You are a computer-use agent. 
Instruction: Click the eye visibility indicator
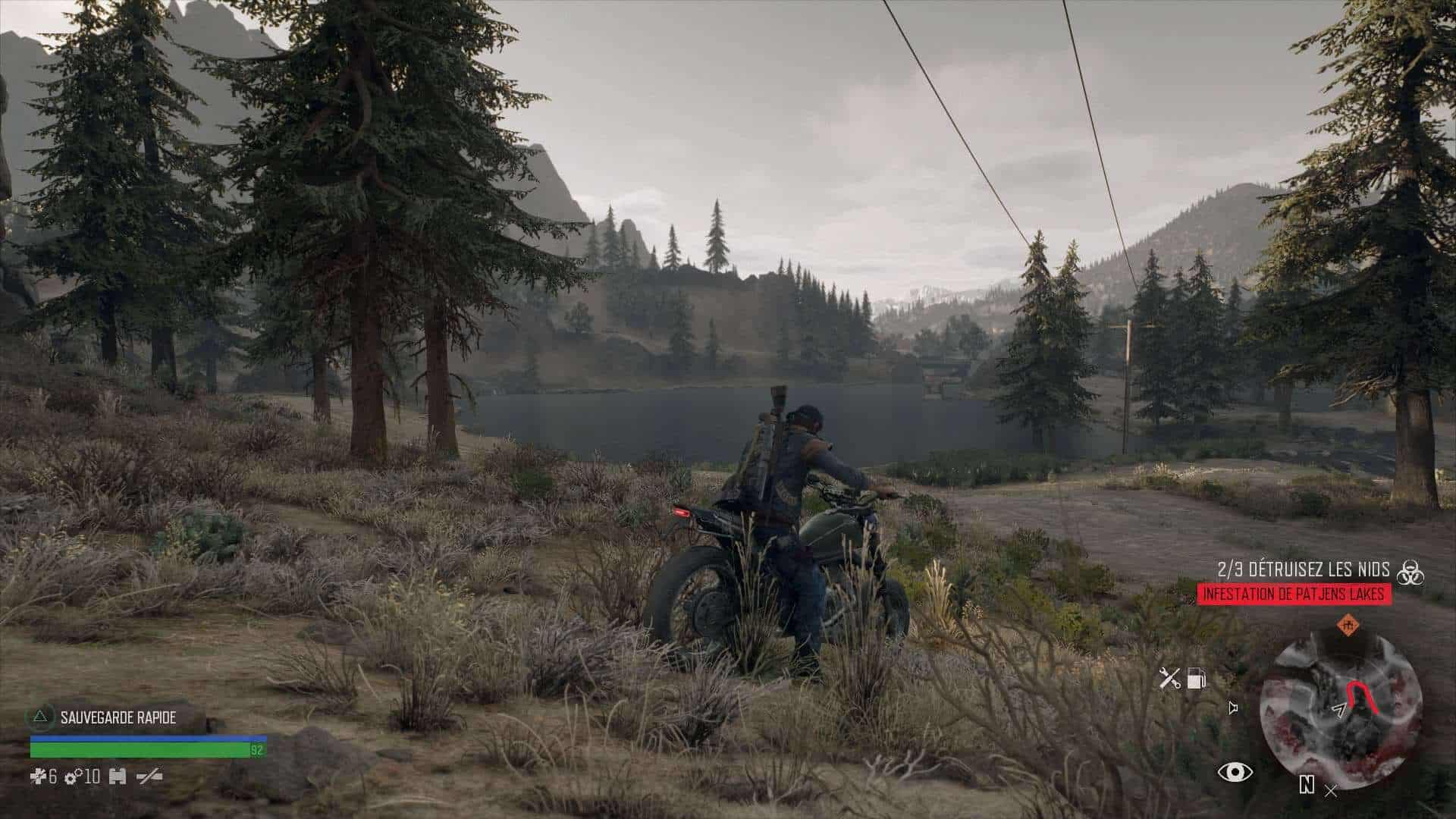pyautogui.click(x=1235, y=772)
